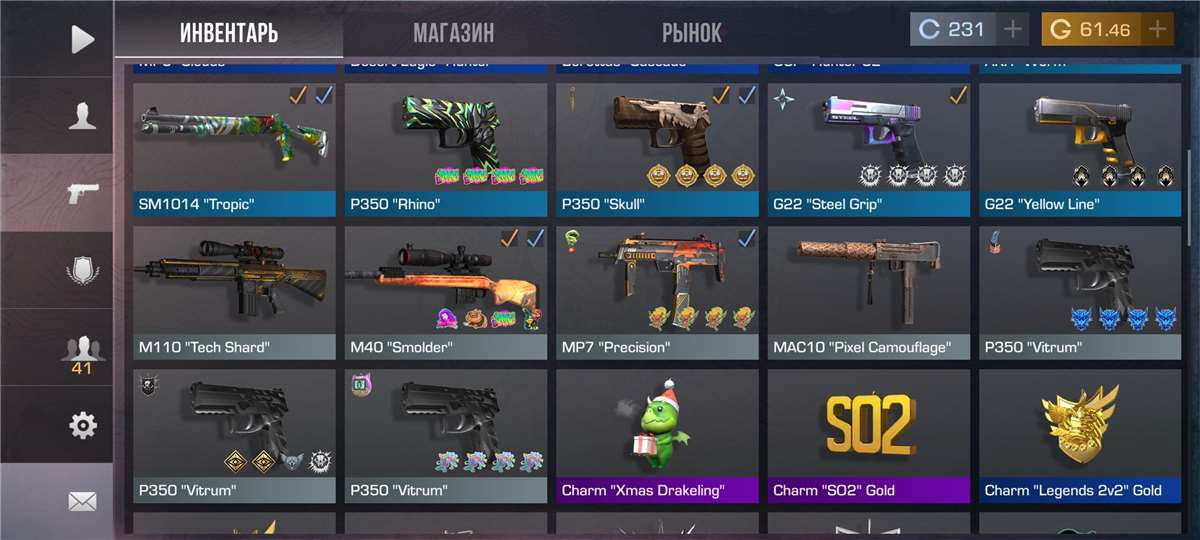Add more silver coins with plus button
Image resolution: width=1200 pixels, height=540 pixels.
[x=1013, y=30]
